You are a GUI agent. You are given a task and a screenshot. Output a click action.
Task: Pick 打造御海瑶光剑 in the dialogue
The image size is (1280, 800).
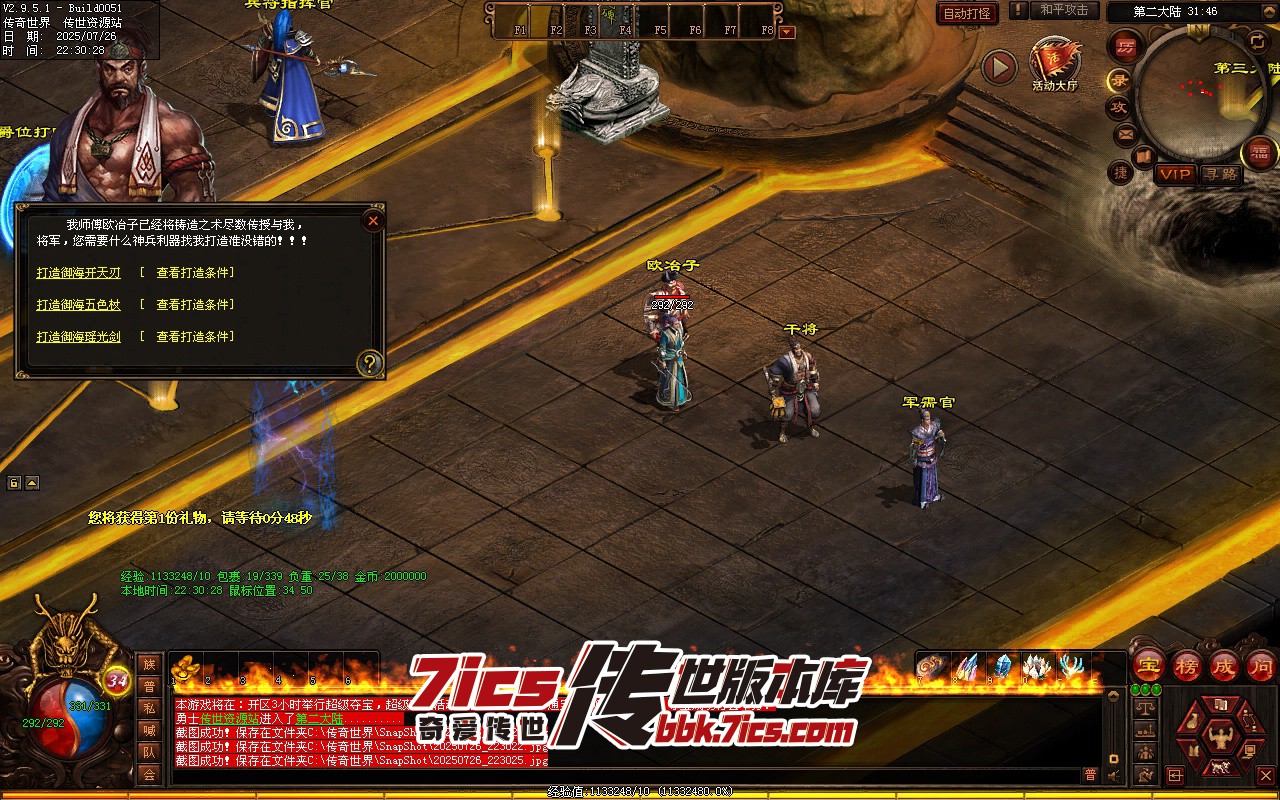pos(78,337)
